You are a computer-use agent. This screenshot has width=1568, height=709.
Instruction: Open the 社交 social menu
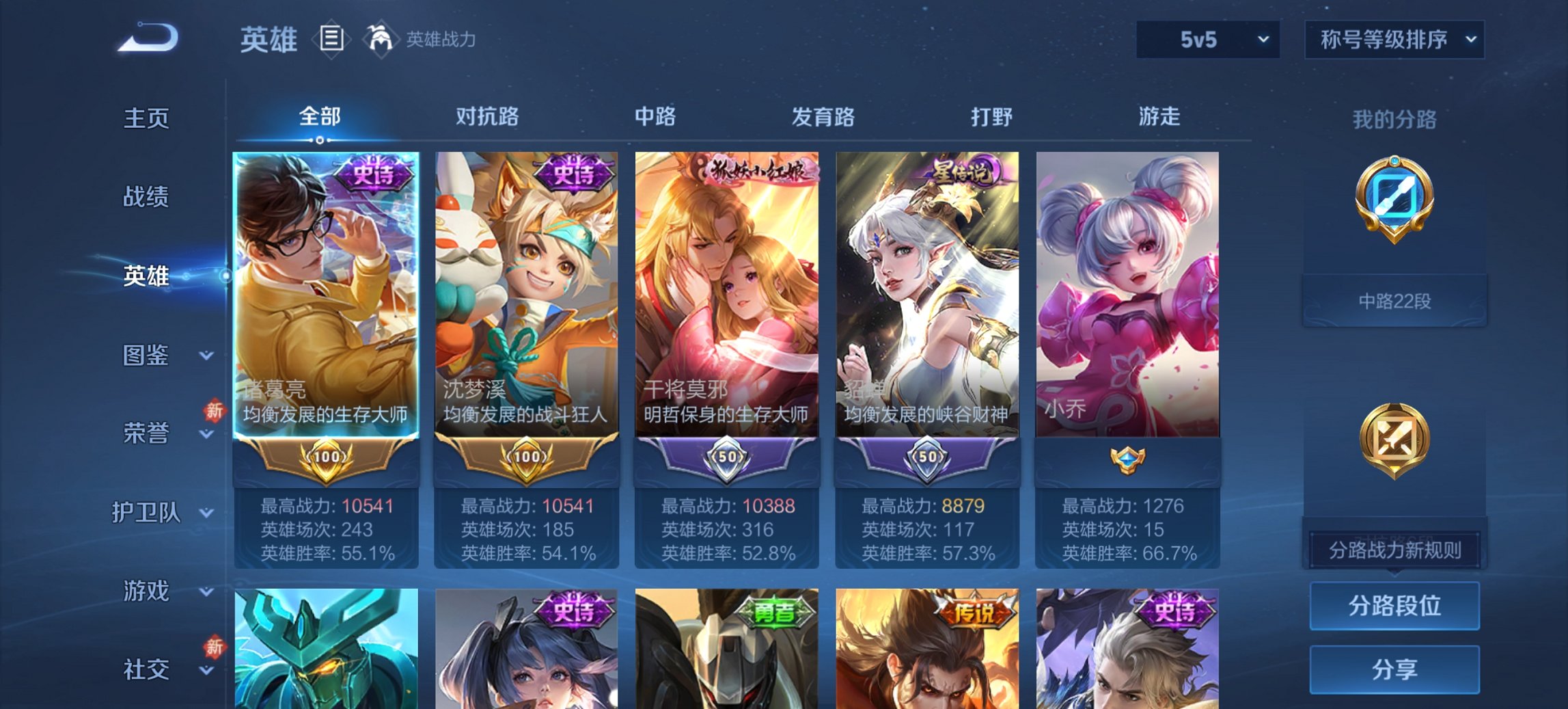[146, 669]
